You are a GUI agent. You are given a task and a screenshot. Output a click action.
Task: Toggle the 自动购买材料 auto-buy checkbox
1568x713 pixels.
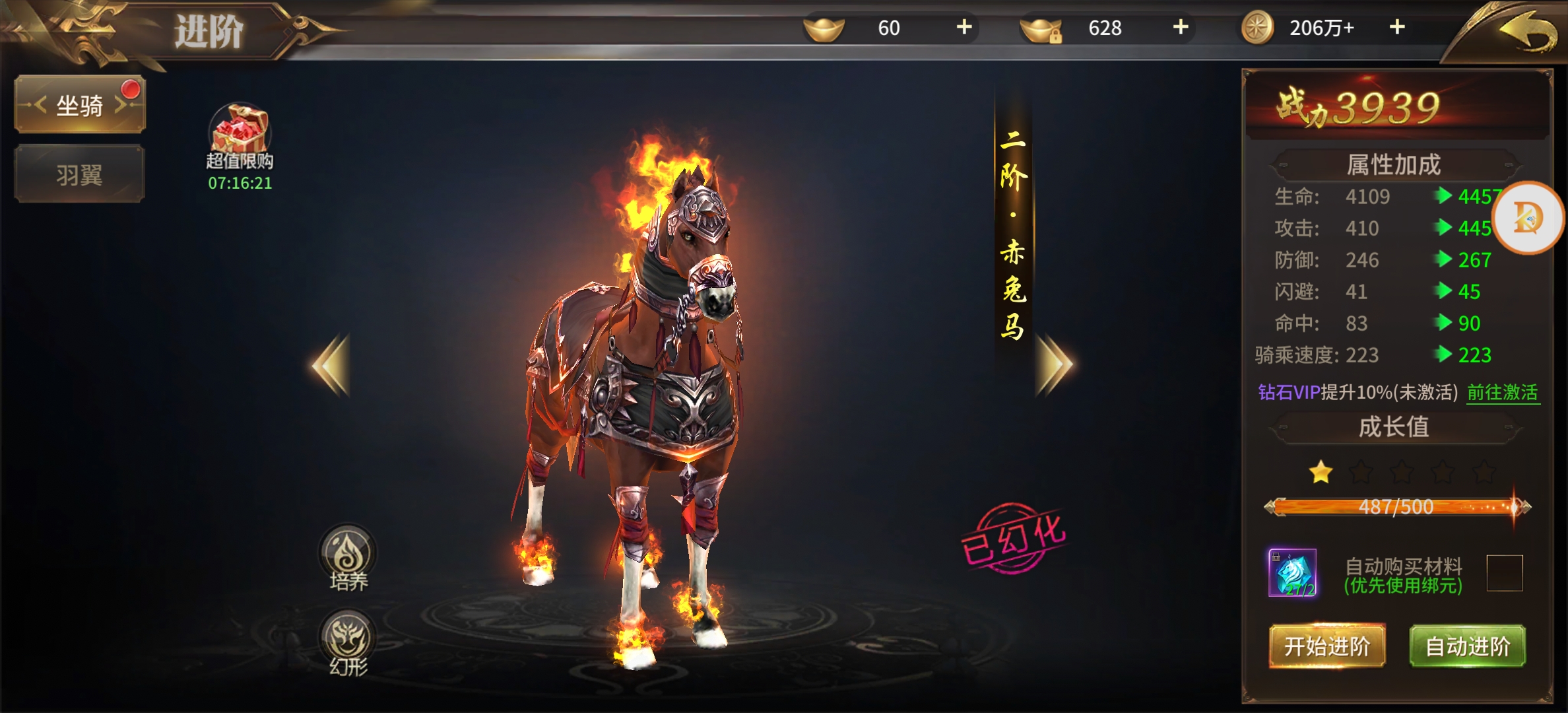(x=1504, y=573)
